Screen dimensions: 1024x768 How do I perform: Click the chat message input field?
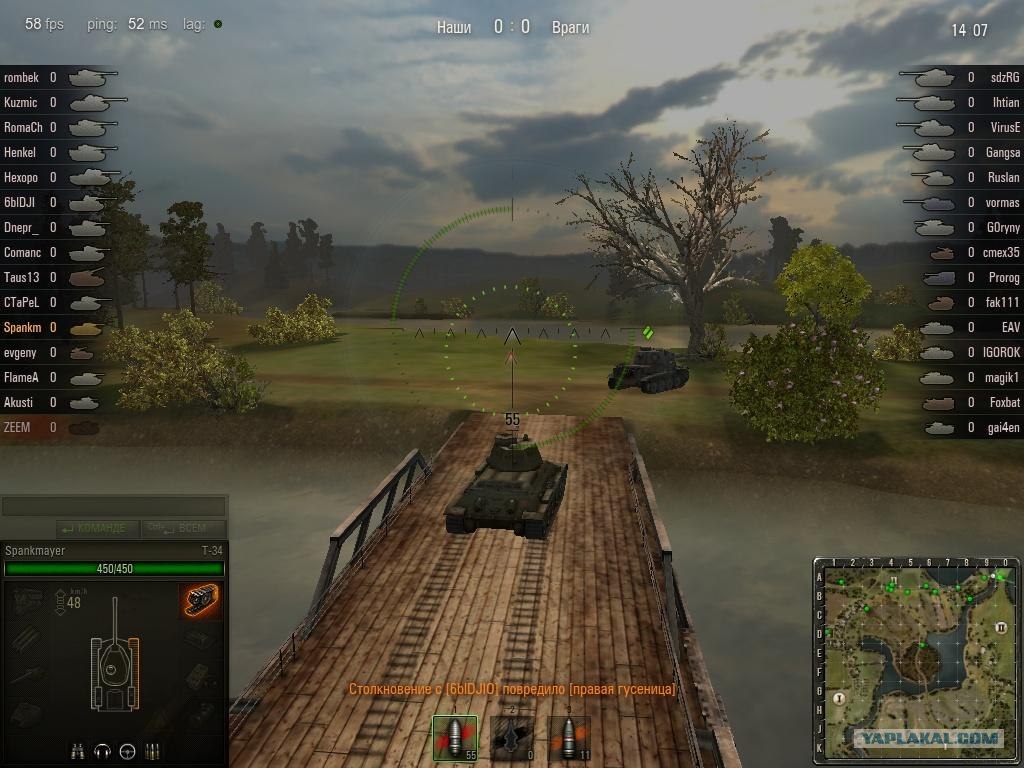click(113, 507)
